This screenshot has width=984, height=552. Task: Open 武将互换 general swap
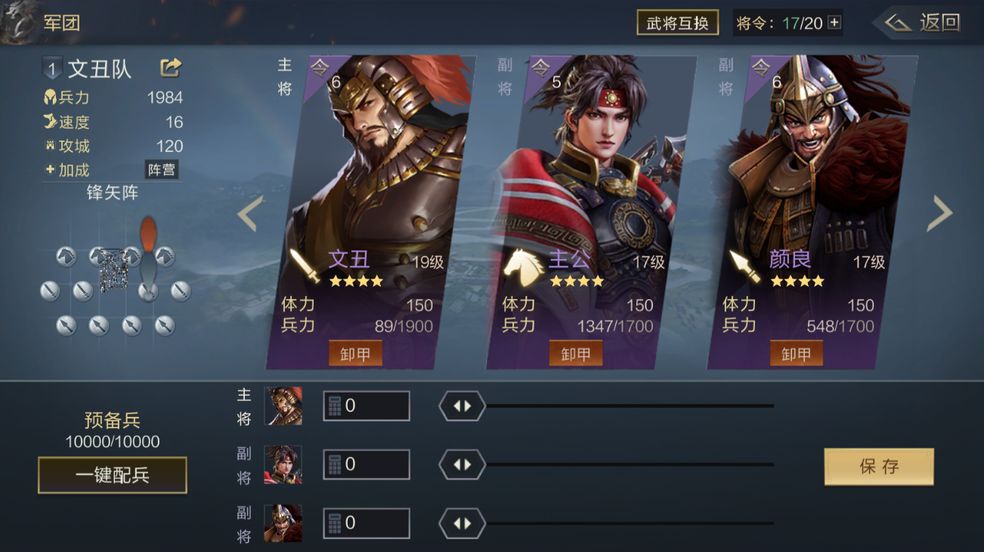point(678,23)
